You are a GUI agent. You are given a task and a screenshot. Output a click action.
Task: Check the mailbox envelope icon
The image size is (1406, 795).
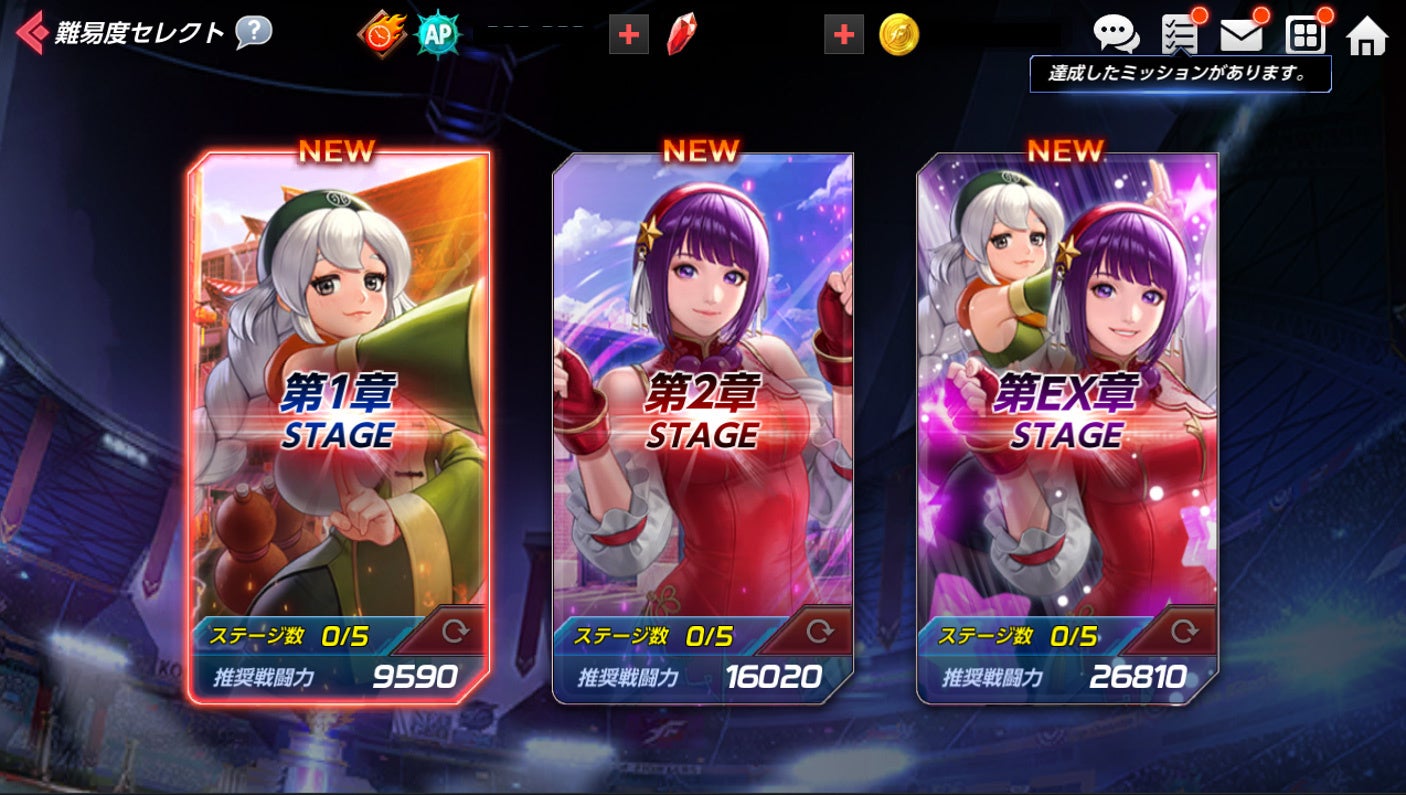click(1241, 36)
